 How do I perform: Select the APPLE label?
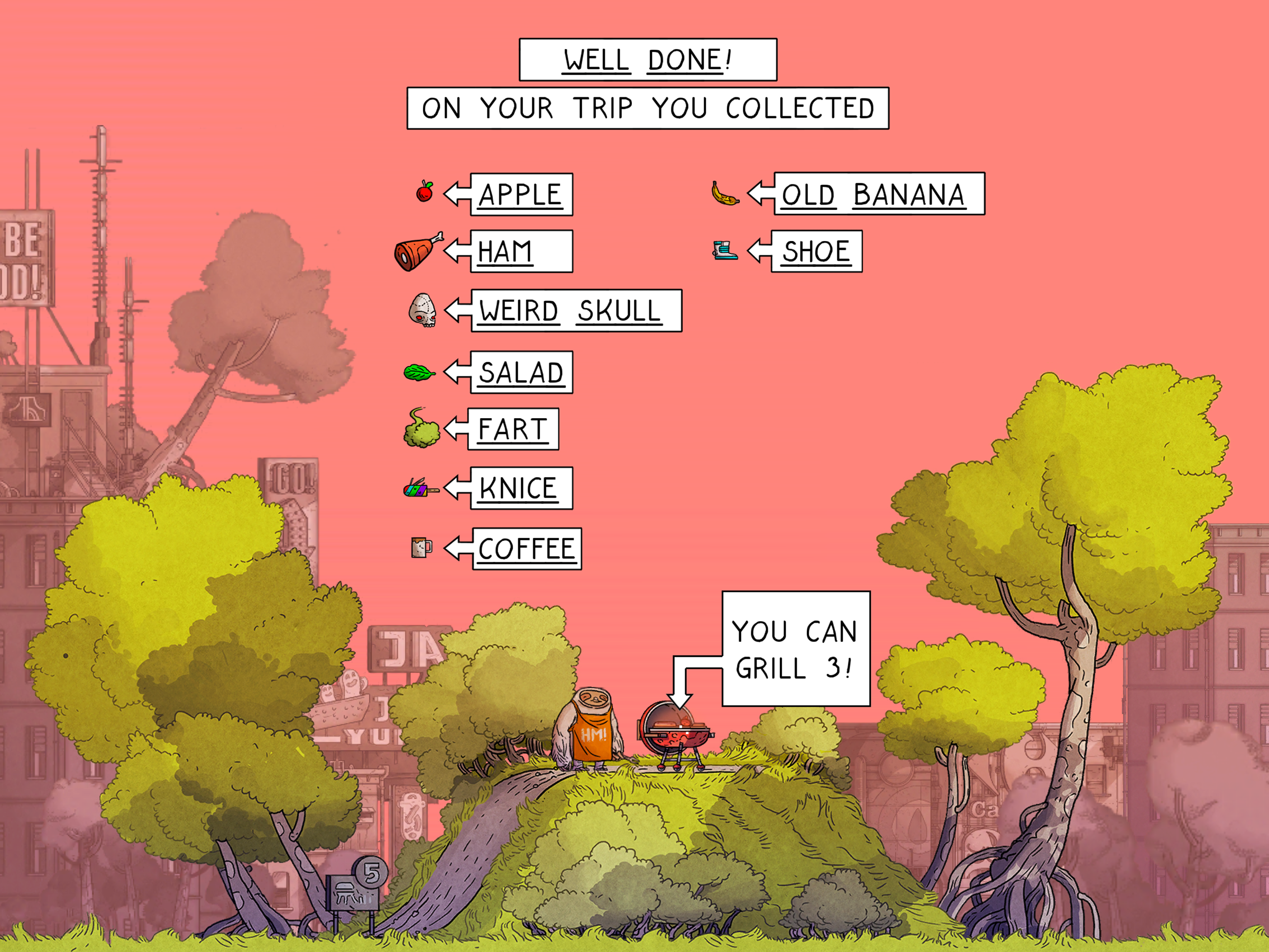[x=520, y=195]
